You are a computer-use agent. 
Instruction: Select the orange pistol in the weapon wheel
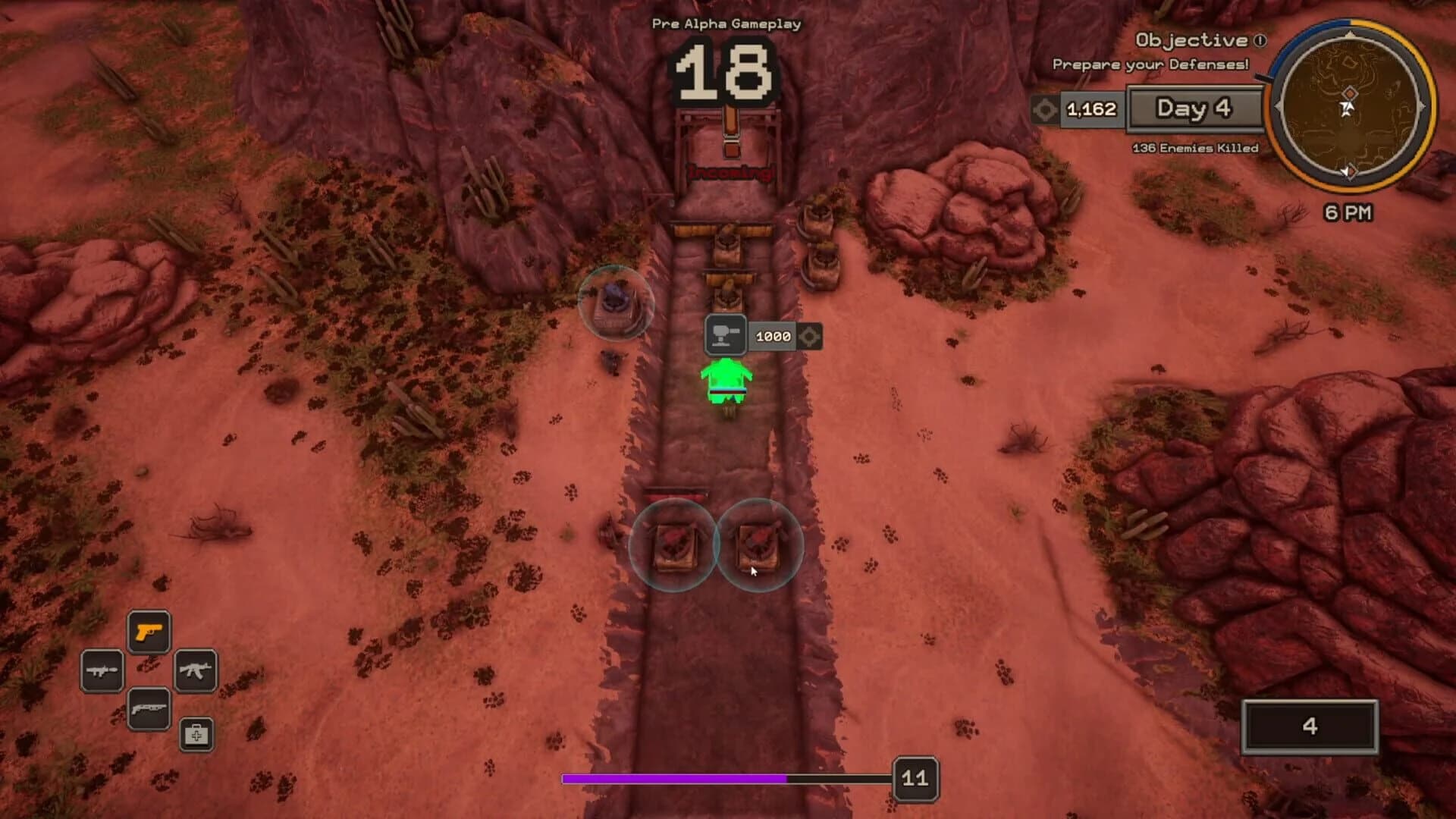click(149, 631)
